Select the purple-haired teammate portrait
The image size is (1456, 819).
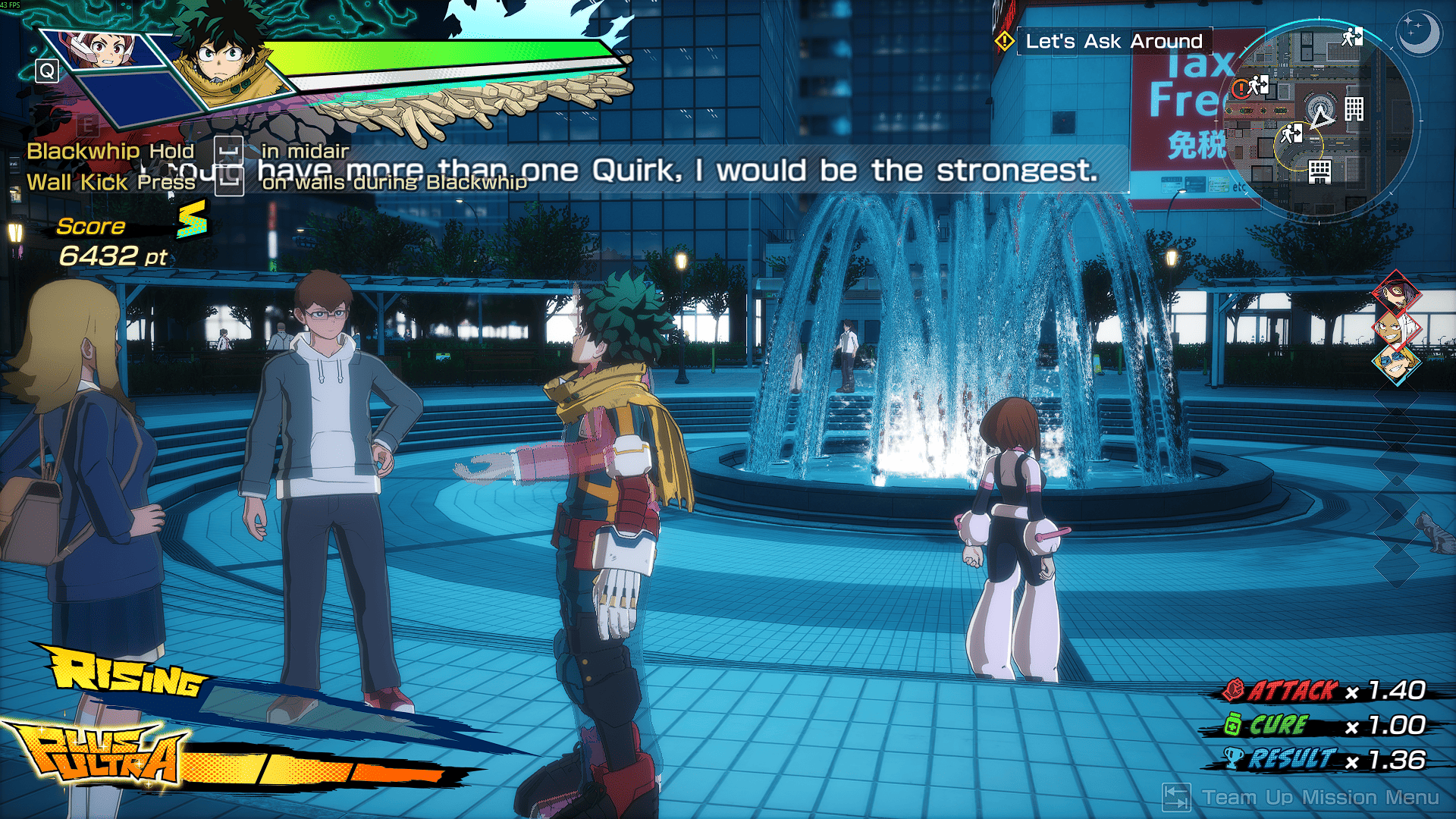tap(1396, 292)
